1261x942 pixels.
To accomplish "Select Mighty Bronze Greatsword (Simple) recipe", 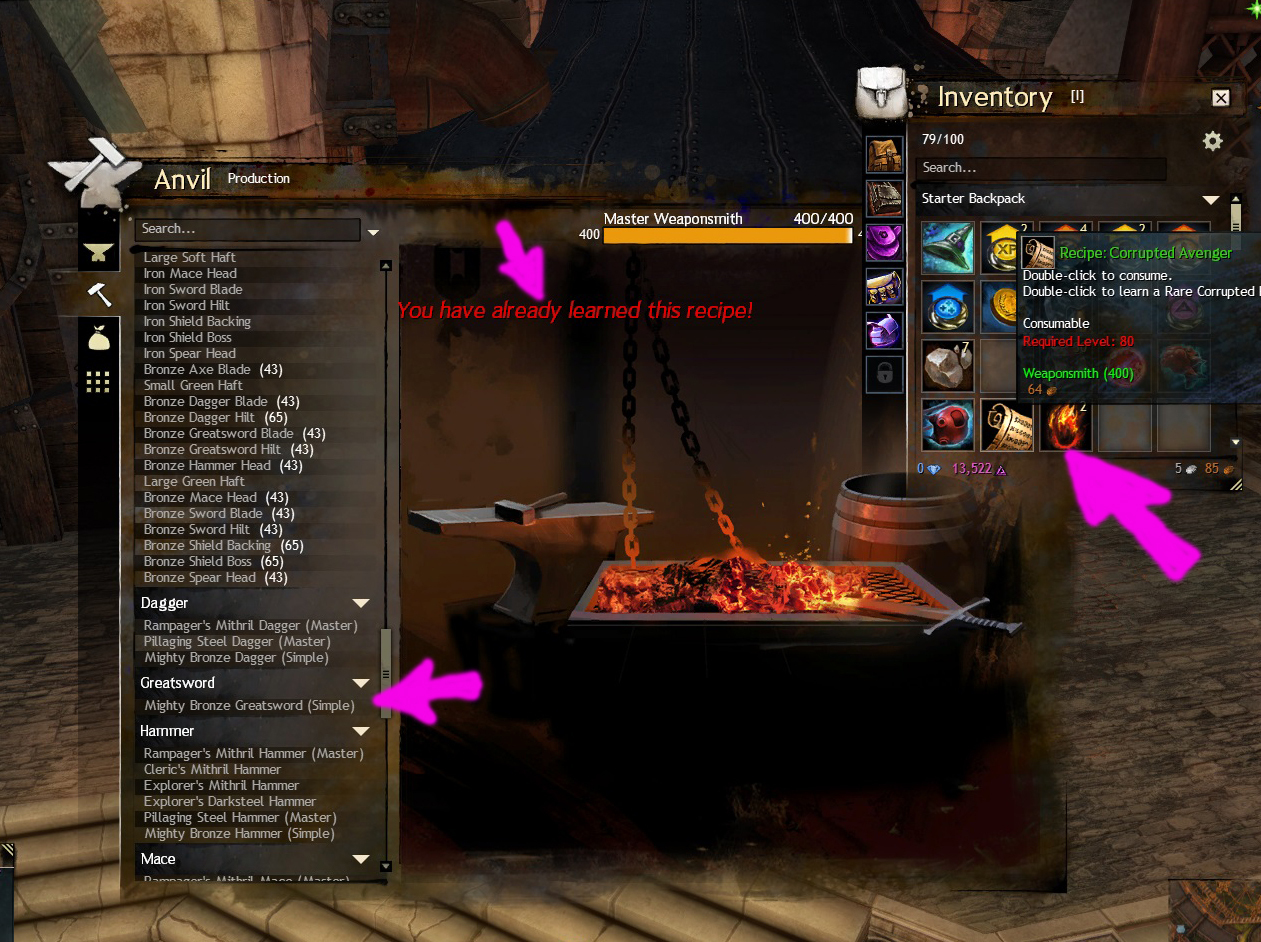I will [x=249, y=706].
